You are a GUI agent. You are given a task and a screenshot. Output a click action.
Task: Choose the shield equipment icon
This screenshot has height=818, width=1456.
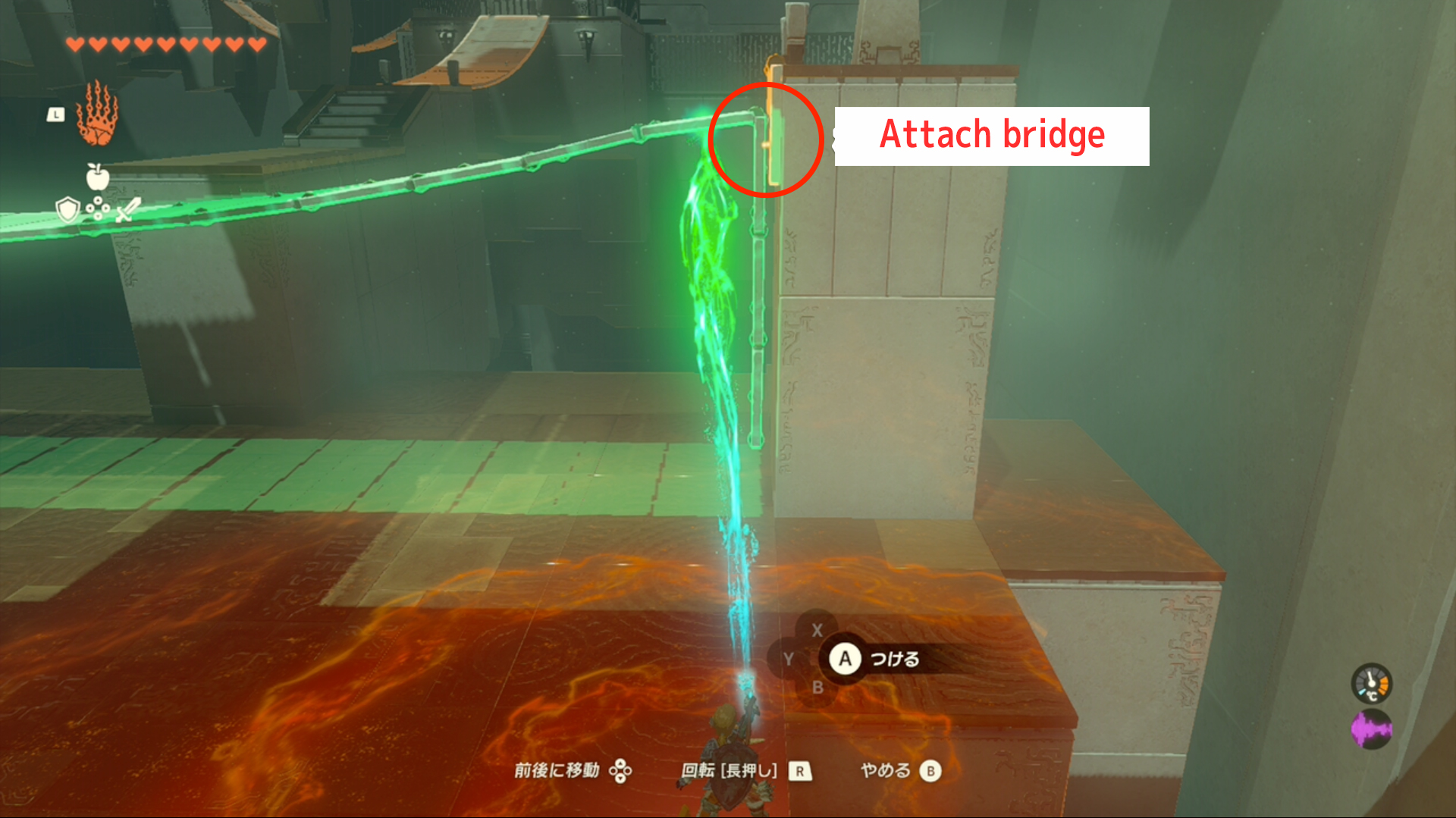tap(68, 208)
